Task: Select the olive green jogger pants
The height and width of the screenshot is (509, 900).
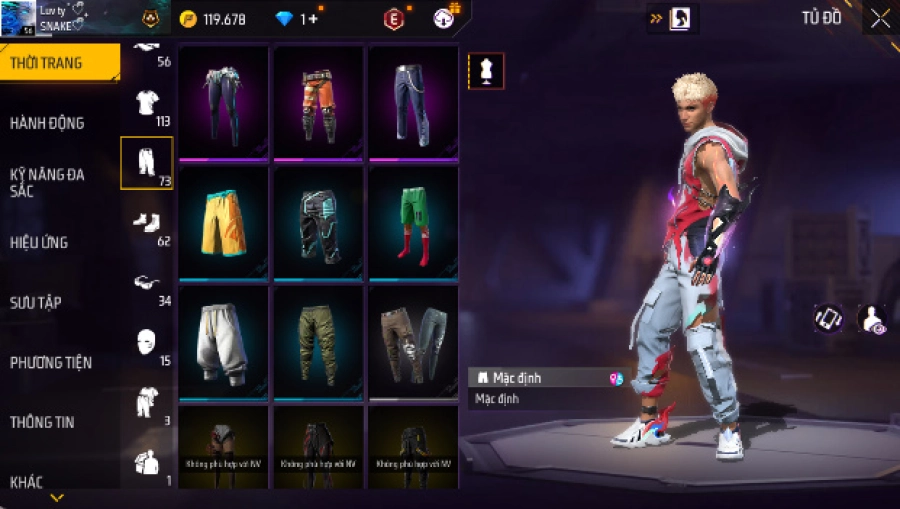Action: (x=318, y=343)
